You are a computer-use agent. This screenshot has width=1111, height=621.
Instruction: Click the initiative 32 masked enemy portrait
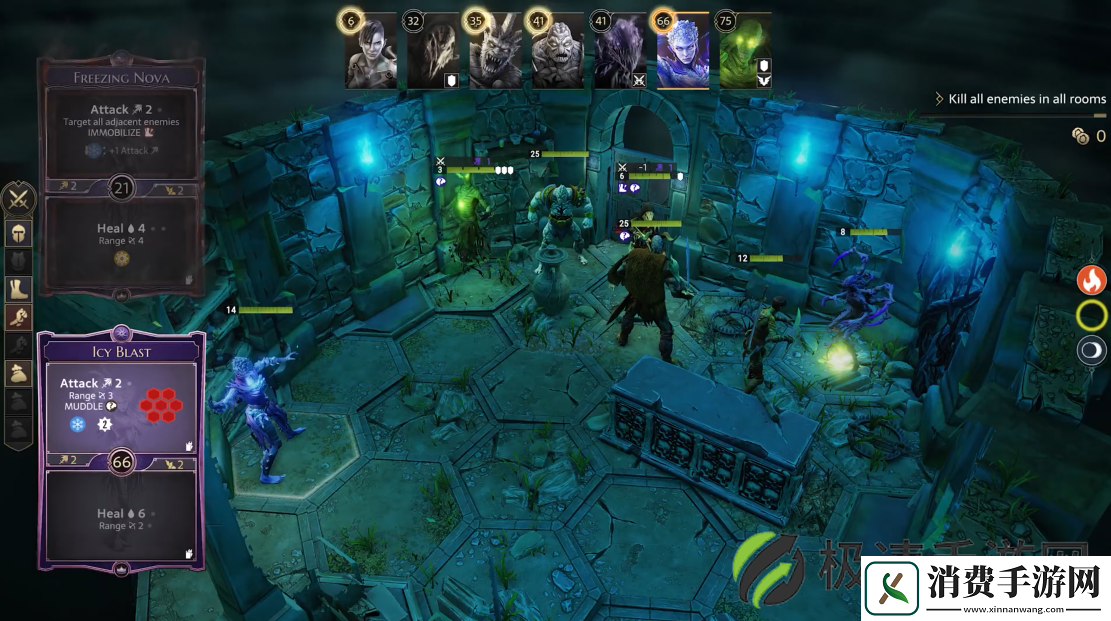[x=433, y=54]
